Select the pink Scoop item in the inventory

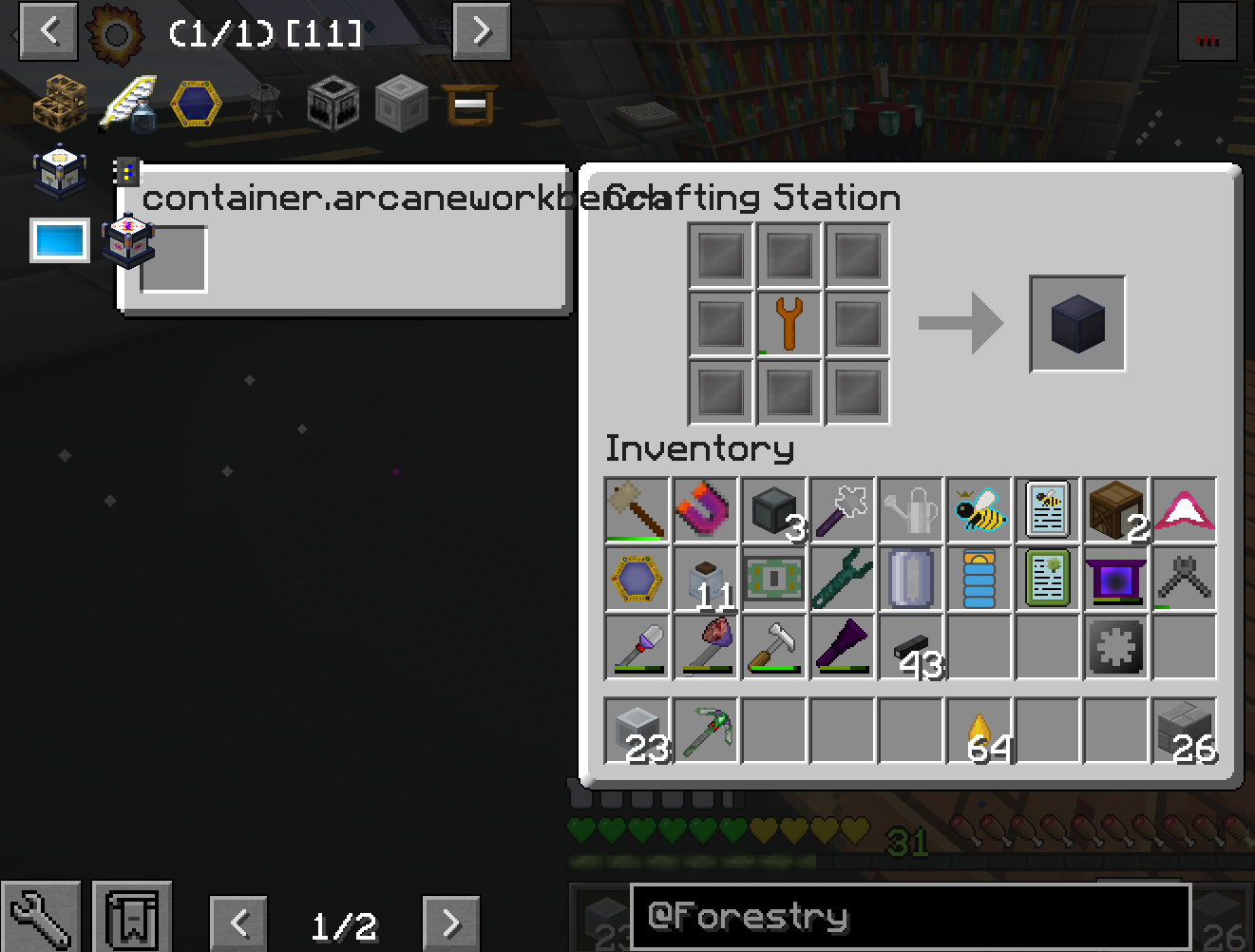tap(1184, 510)
